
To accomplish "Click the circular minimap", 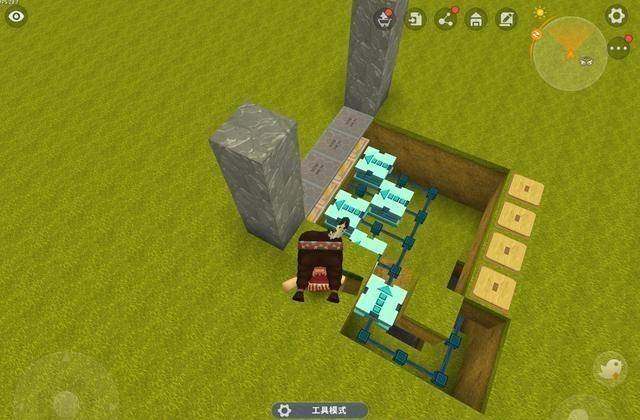I will pos(571,51).
